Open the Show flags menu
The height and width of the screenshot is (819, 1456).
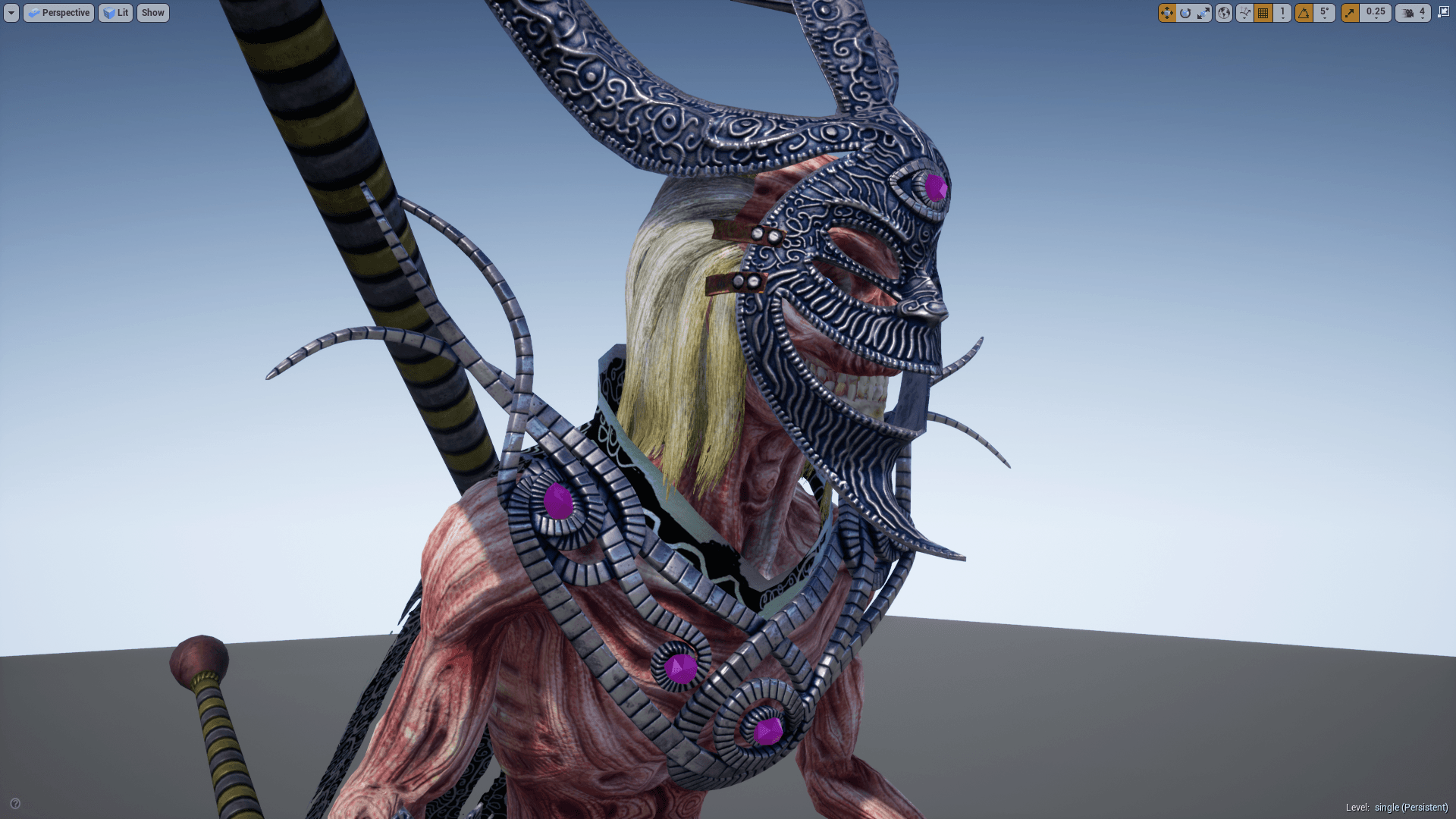(x=152, y=13)
